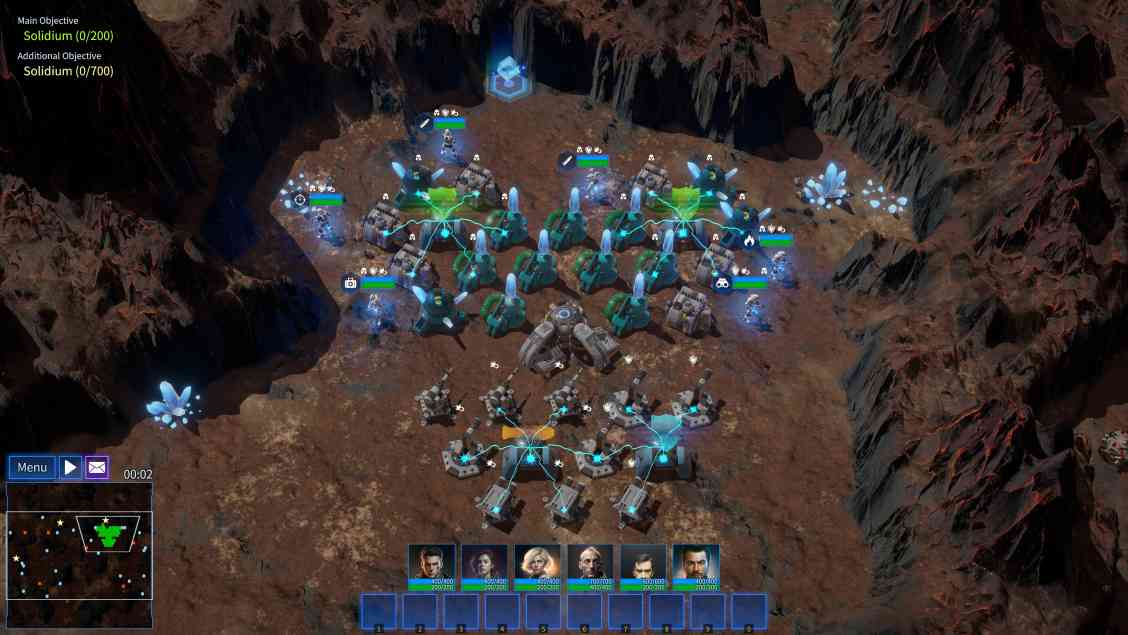
Task: Choose the bald old man hero portrait
Action: click(590, 562)
